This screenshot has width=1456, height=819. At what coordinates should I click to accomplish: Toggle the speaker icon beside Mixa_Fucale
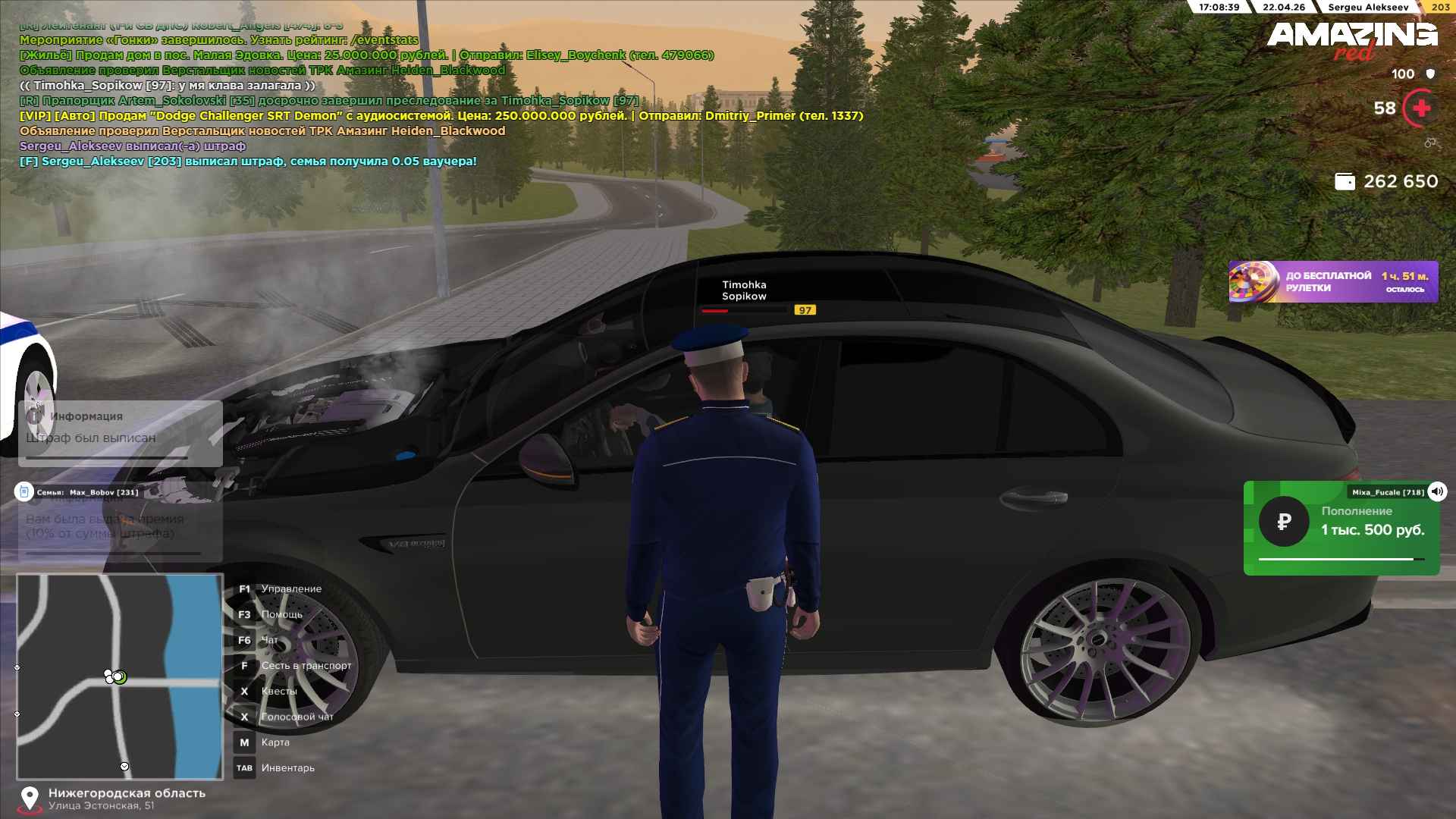(1437, 491)
